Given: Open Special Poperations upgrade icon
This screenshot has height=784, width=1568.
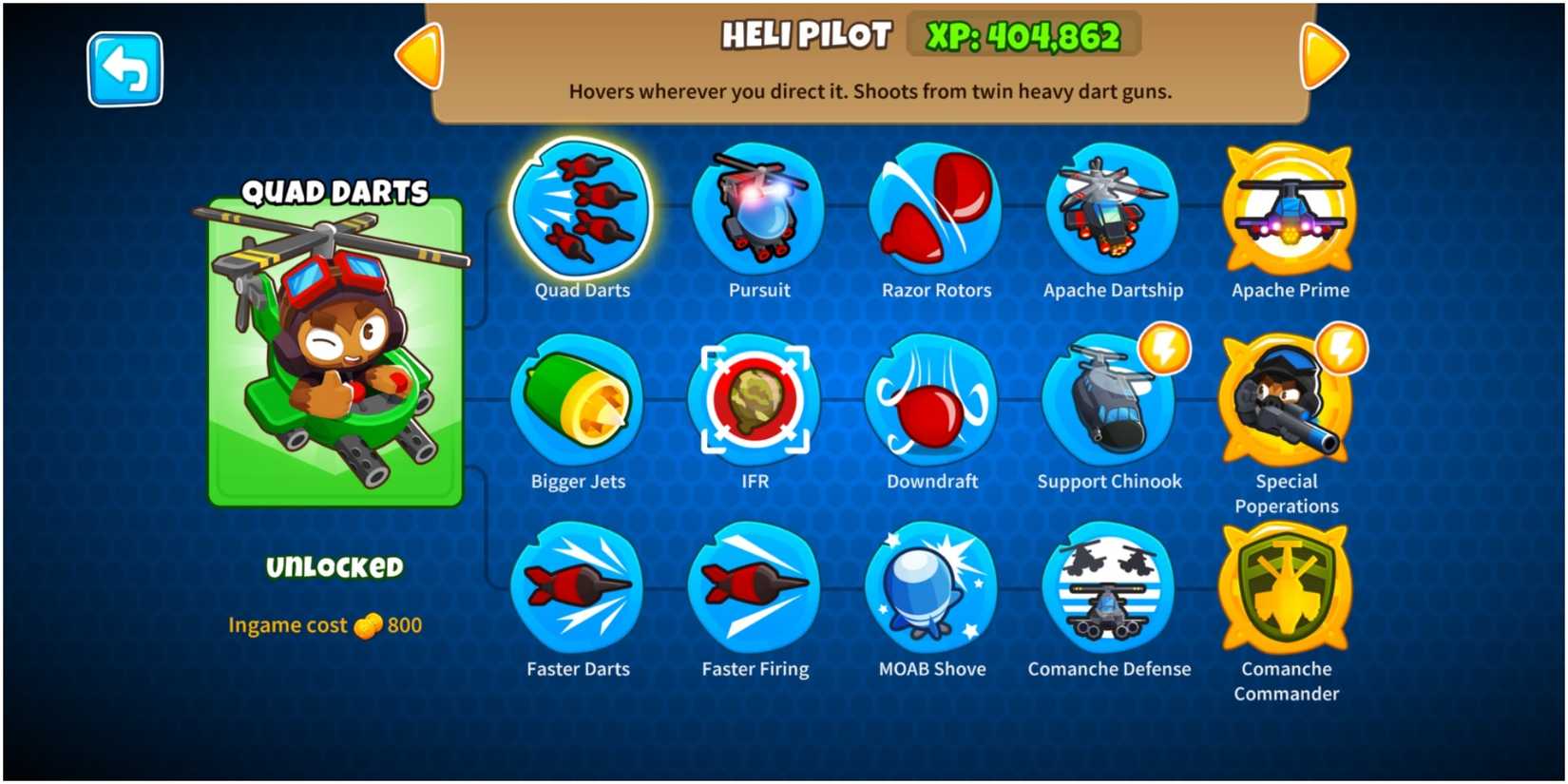Looking at the screenshot, I should click(x=1287, y=403).
